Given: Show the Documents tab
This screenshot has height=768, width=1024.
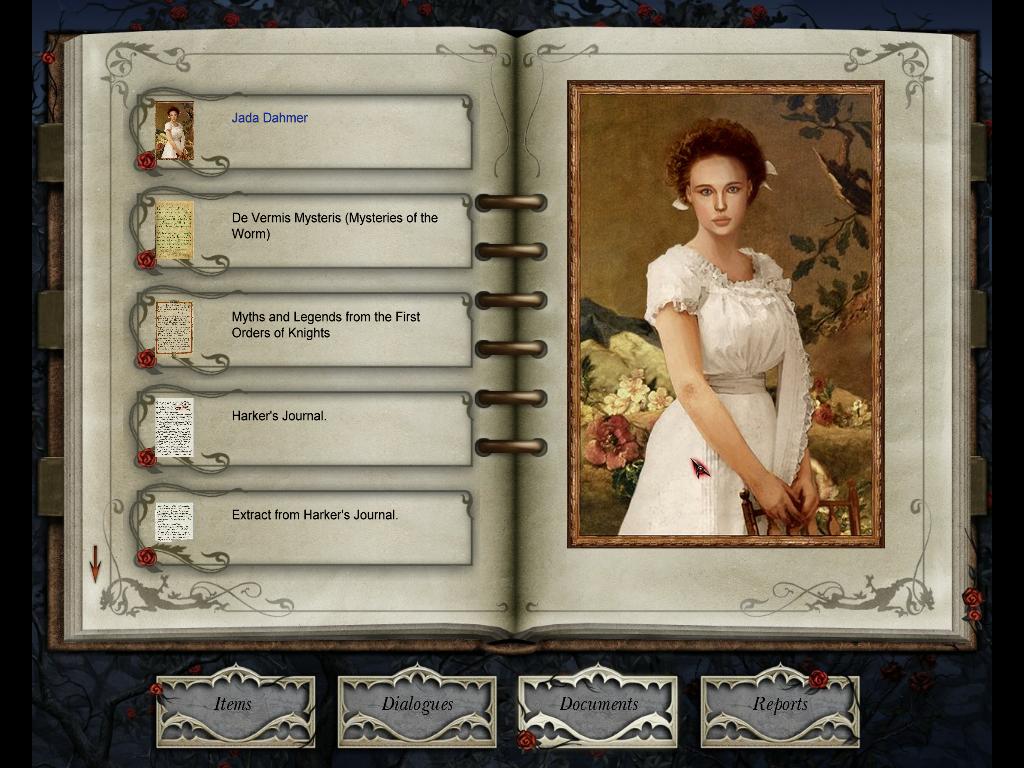Looking at the screenshot, I should (x=598, y=705).
